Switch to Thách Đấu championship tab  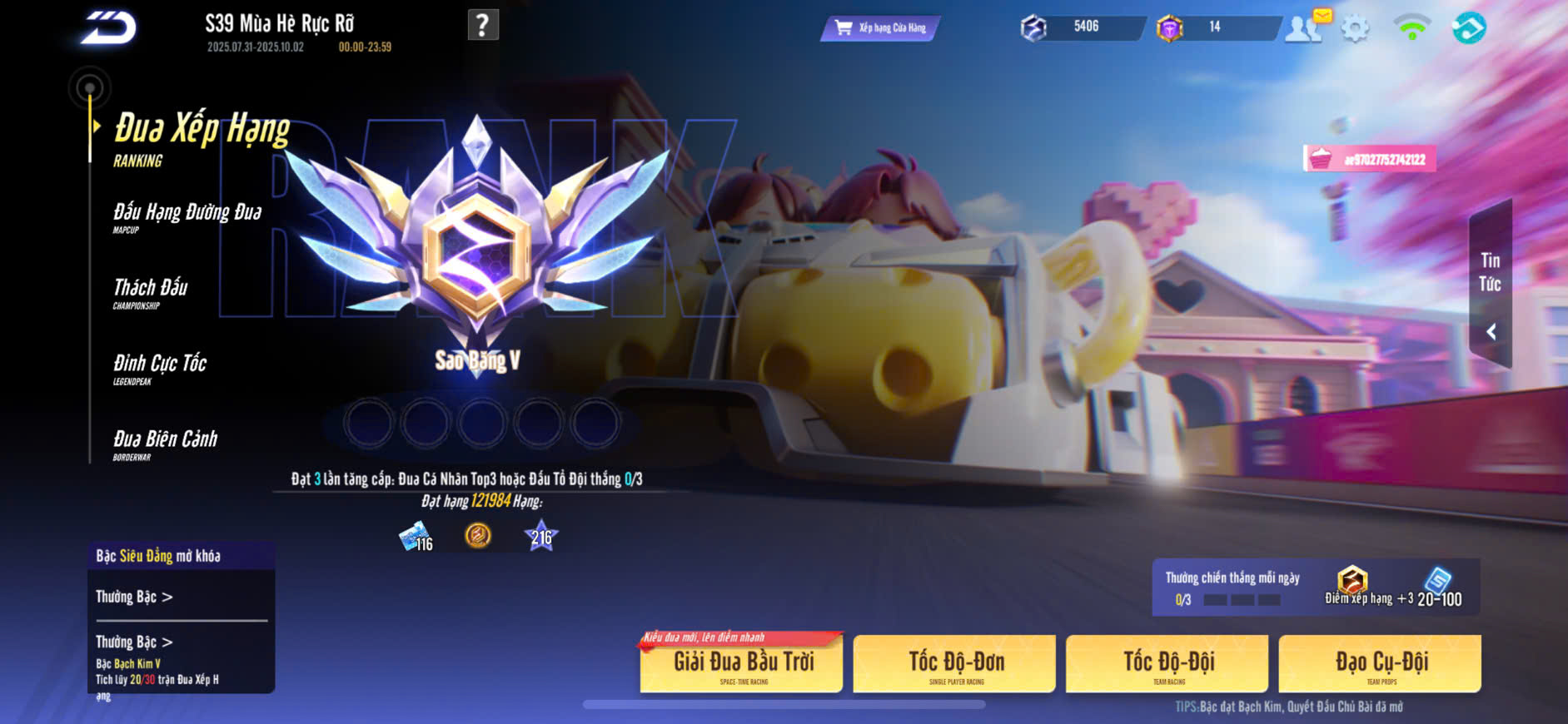tap(151, 292)
